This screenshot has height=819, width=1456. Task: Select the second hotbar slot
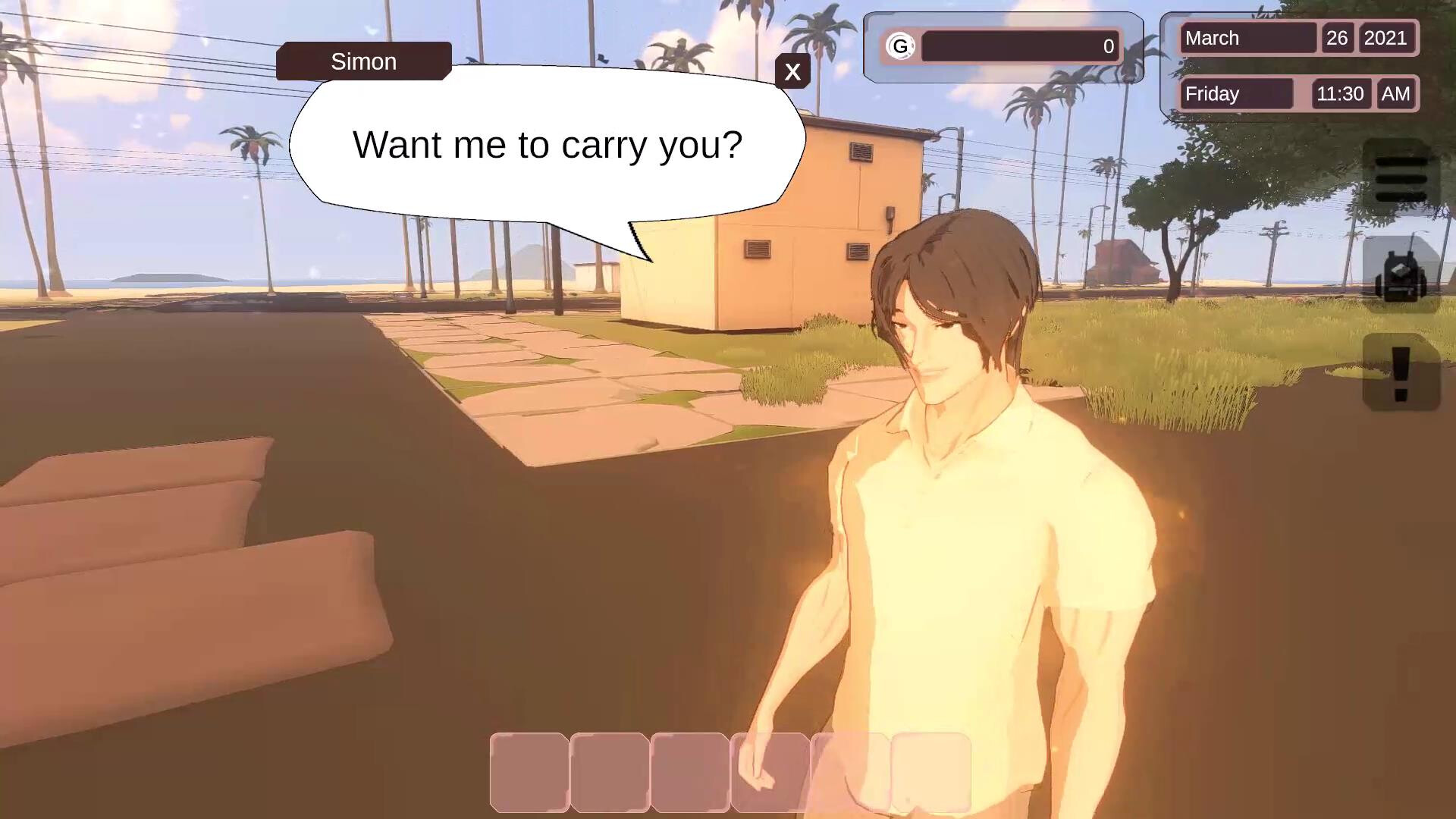[609, 772]
